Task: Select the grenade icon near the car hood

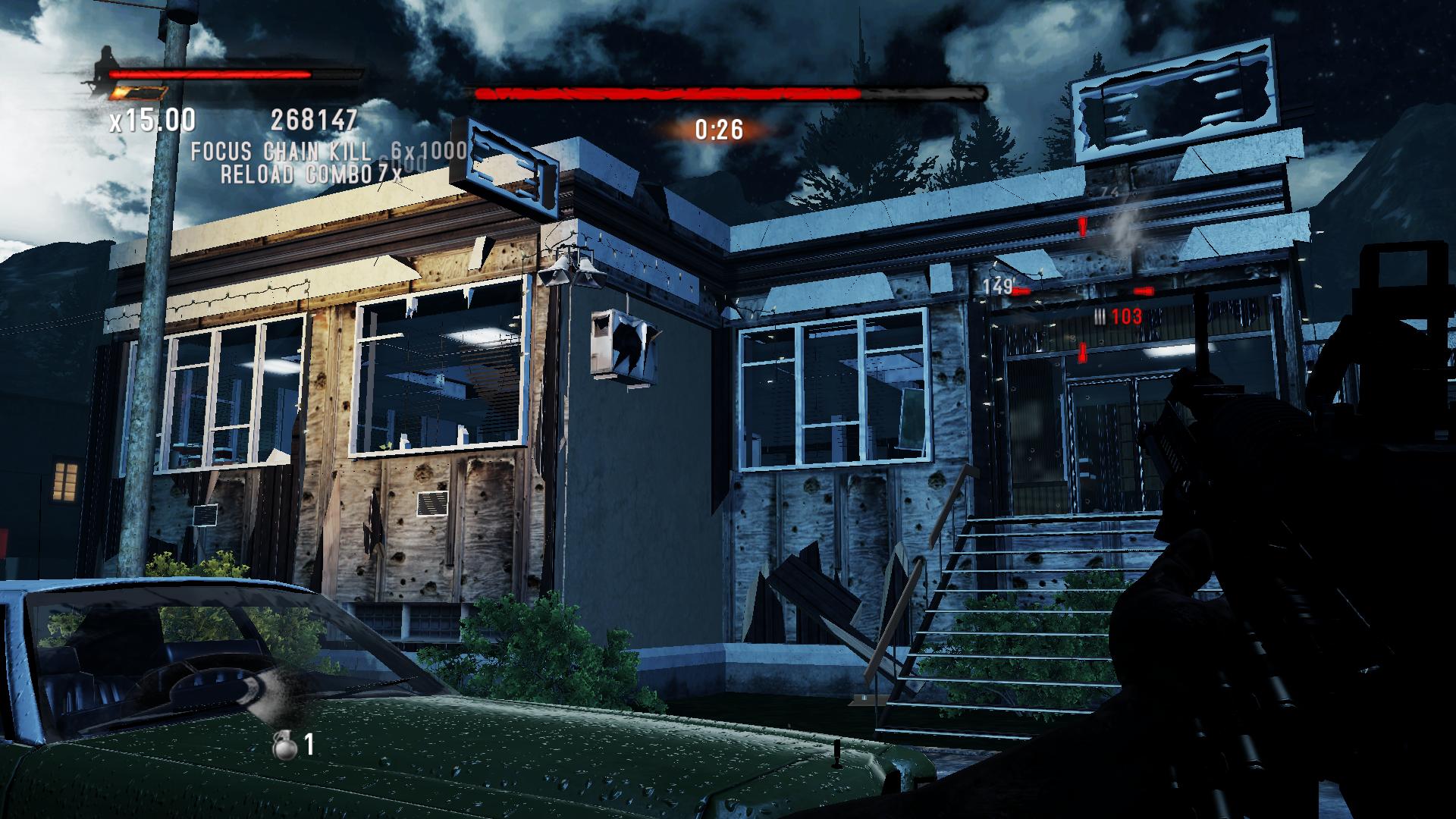Action: (x=285, y=746)
